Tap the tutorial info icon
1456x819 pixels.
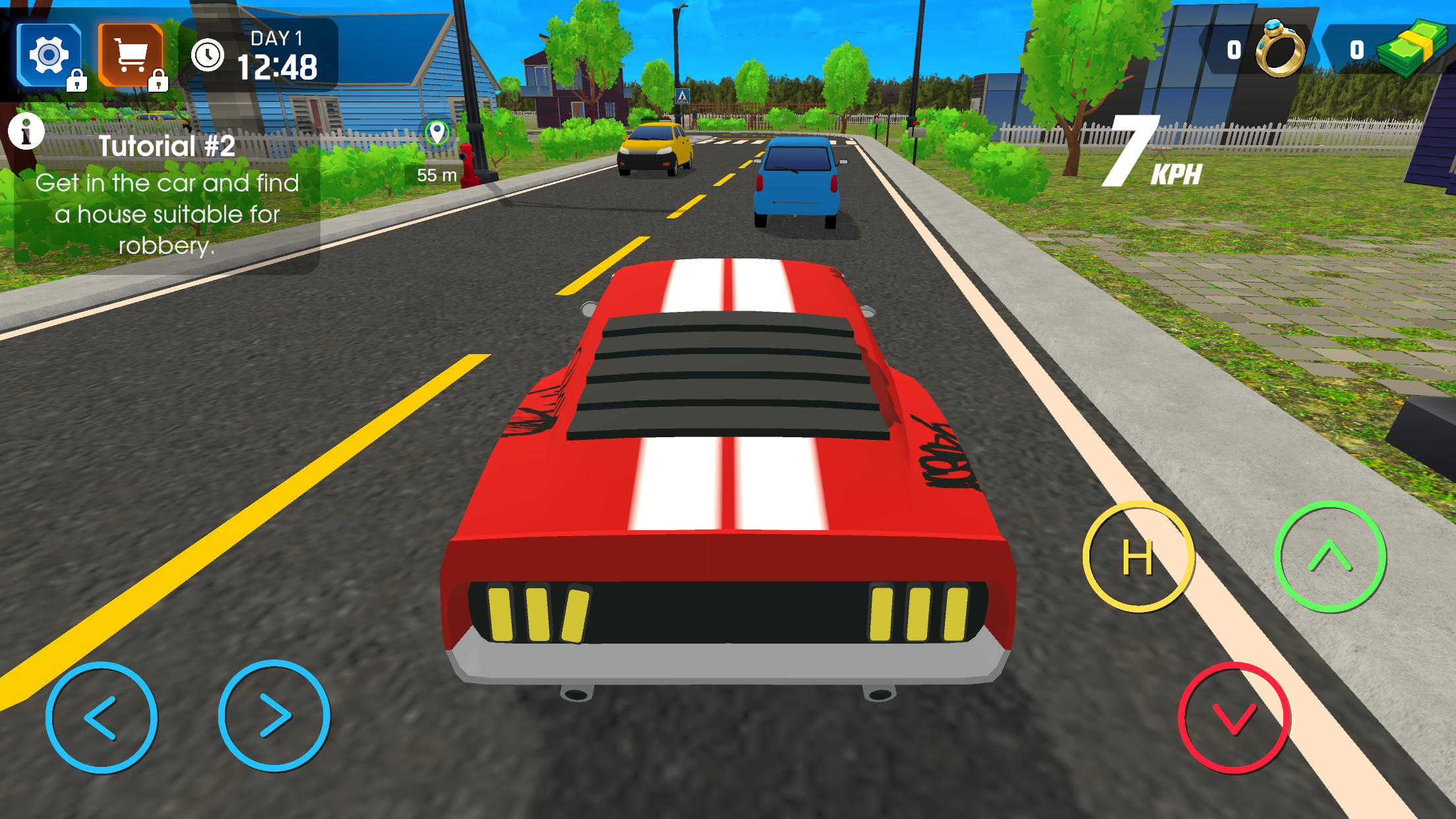pos(25,133)
